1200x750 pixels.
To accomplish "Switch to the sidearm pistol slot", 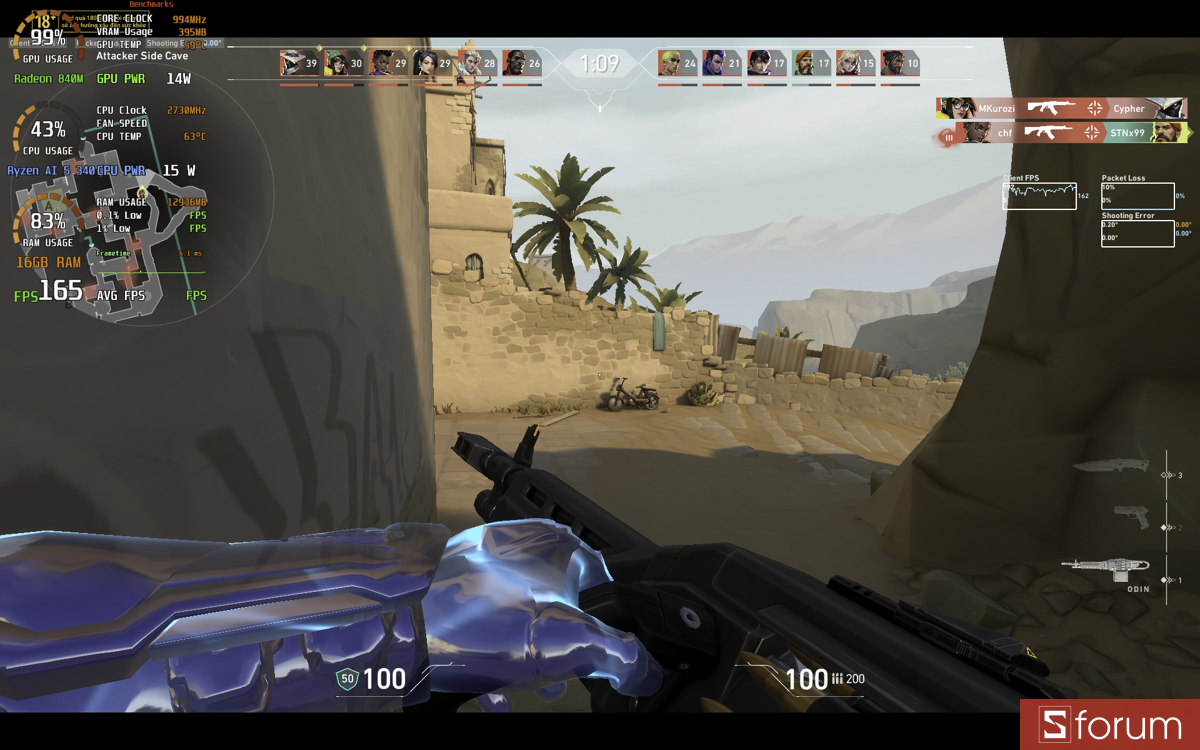I will 1132,516.
